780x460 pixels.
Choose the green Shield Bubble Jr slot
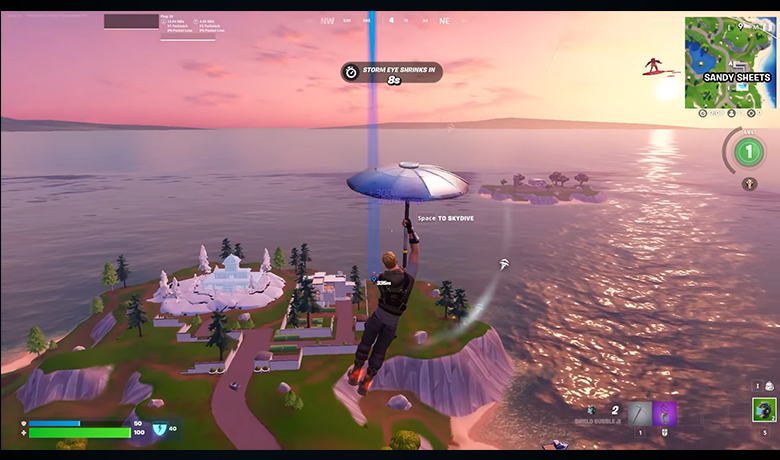764,410
